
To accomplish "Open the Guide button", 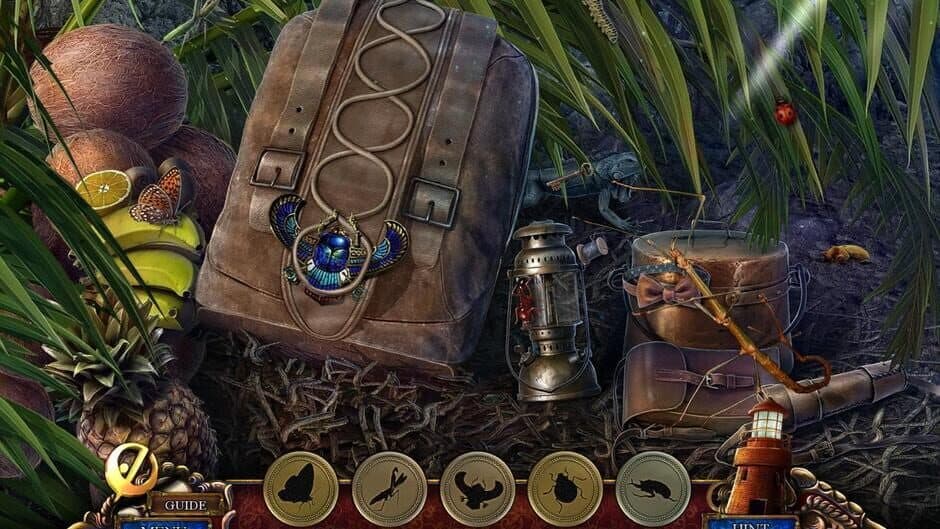I will (186, 505).
